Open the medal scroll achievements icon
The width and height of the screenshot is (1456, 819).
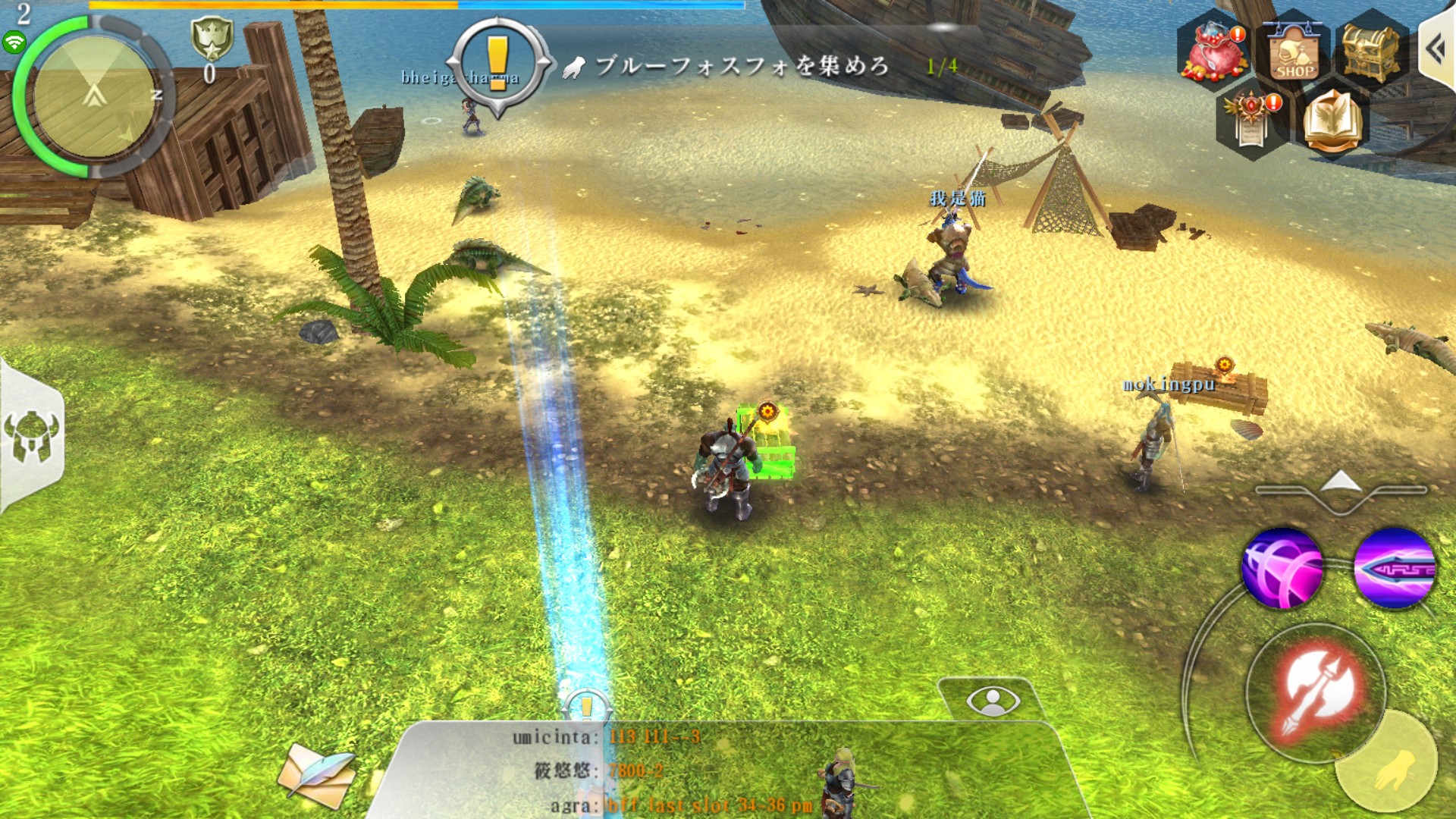1252,118
